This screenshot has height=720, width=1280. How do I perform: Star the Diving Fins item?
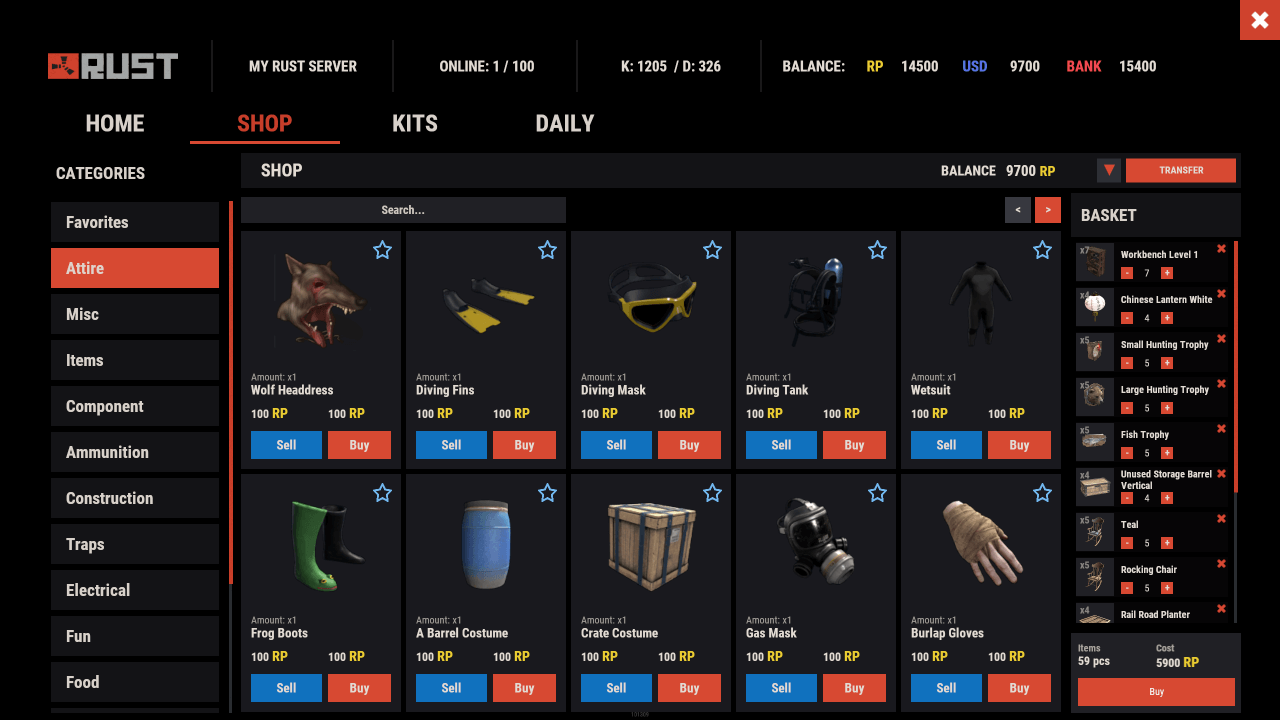547,250
